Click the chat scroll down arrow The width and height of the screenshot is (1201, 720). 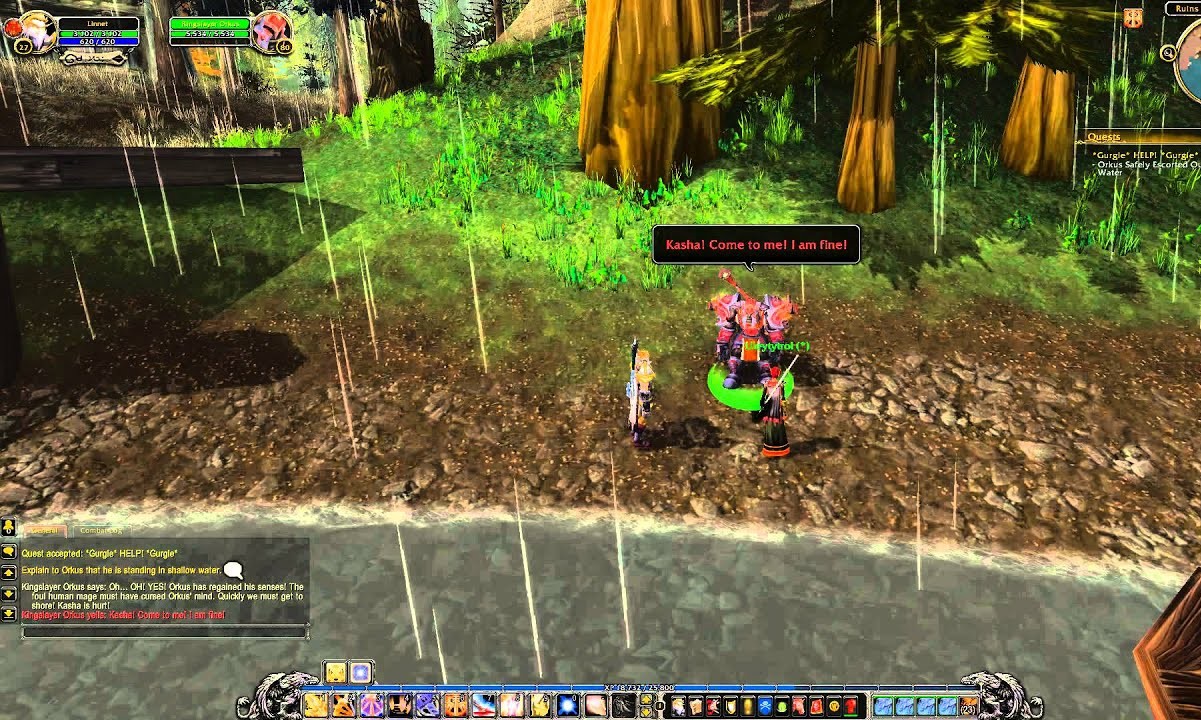[x=9, y=594]
